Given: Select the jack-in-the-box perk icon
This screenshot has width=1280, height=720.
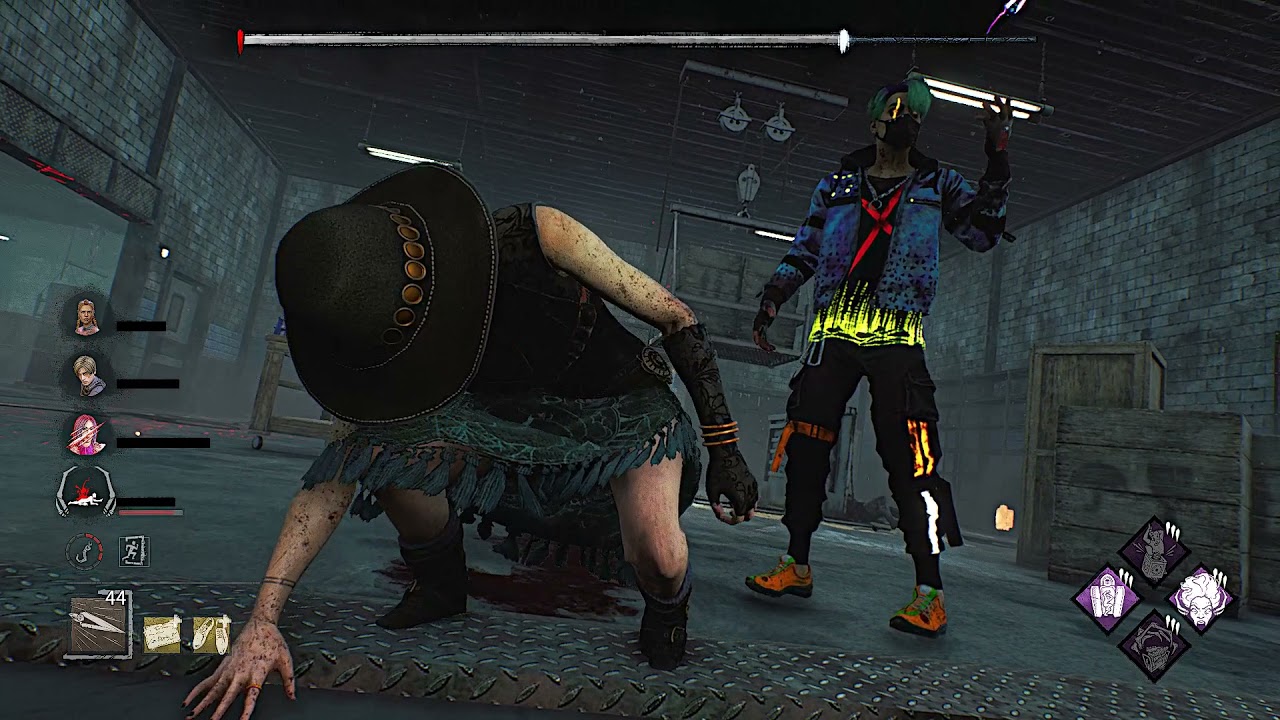Looking at the screenshot, I should pos(1154,552).
